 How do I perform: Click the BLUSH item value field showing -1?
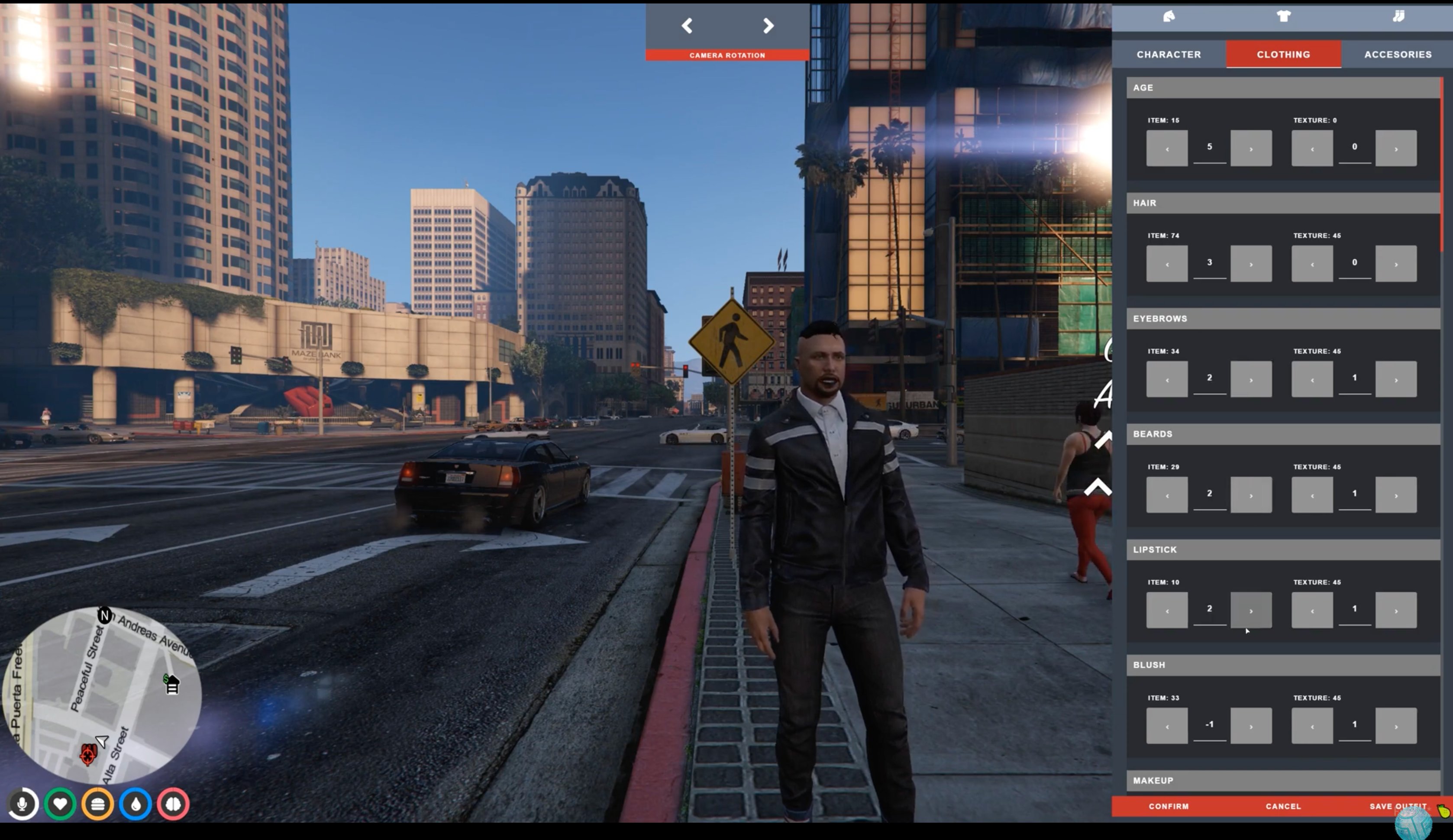(x=1209, y=724)
